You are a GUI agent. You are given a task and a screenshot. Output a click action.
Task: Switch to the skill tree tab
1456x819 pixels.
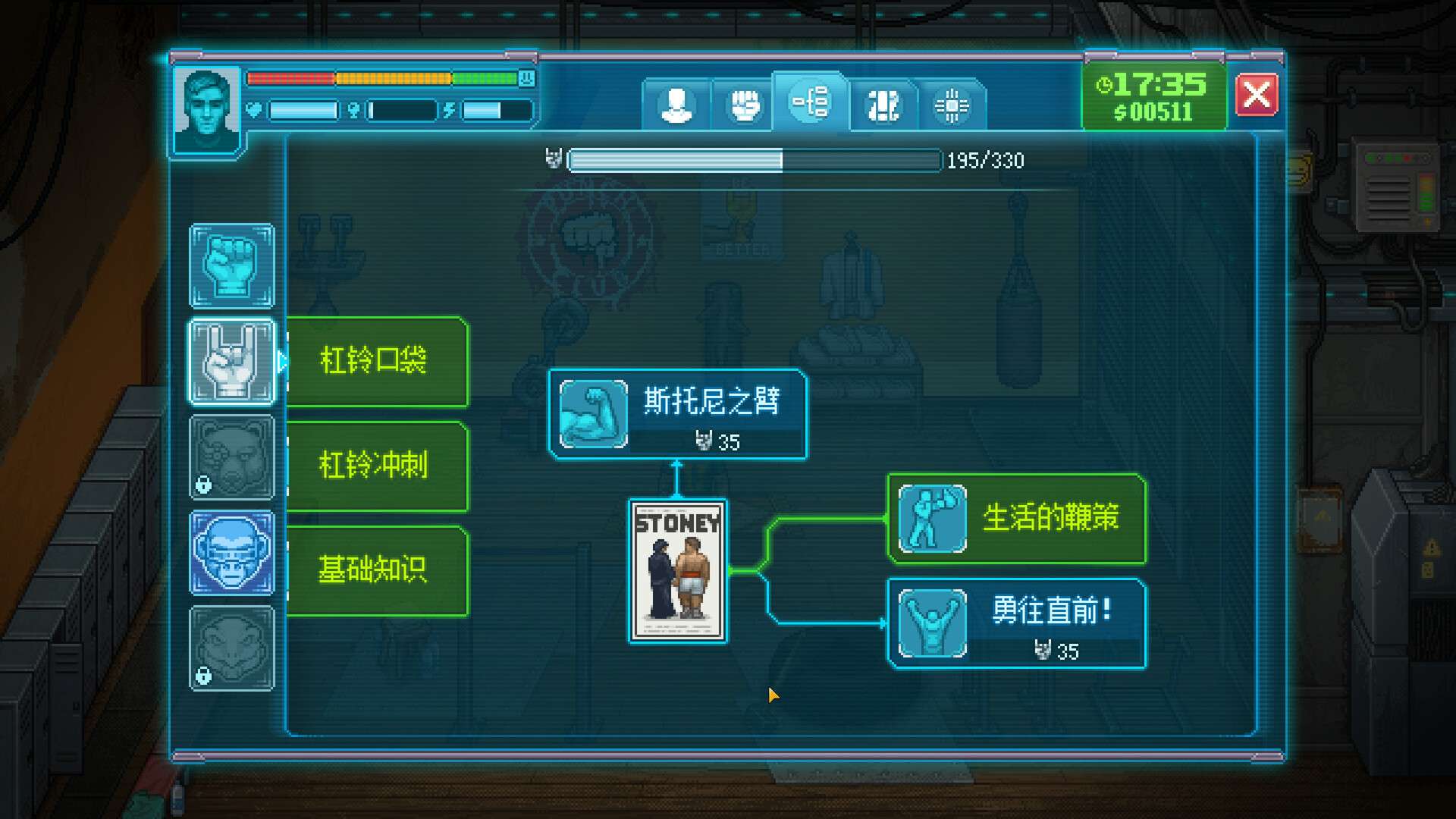[810, 104]
